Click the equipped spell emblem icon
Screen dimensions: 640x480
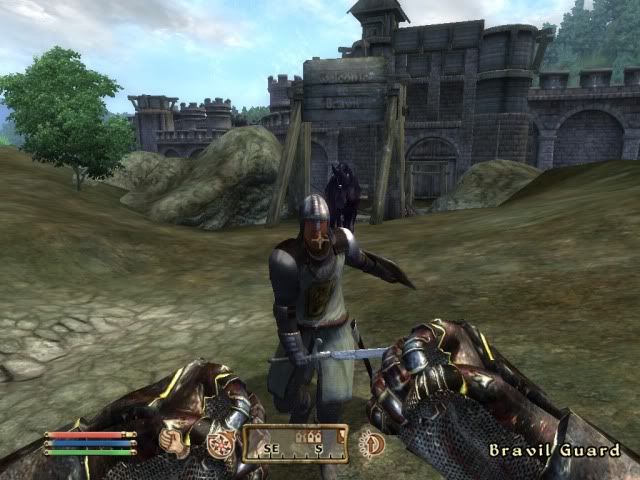pyautogui.click(x=218, y=444)
